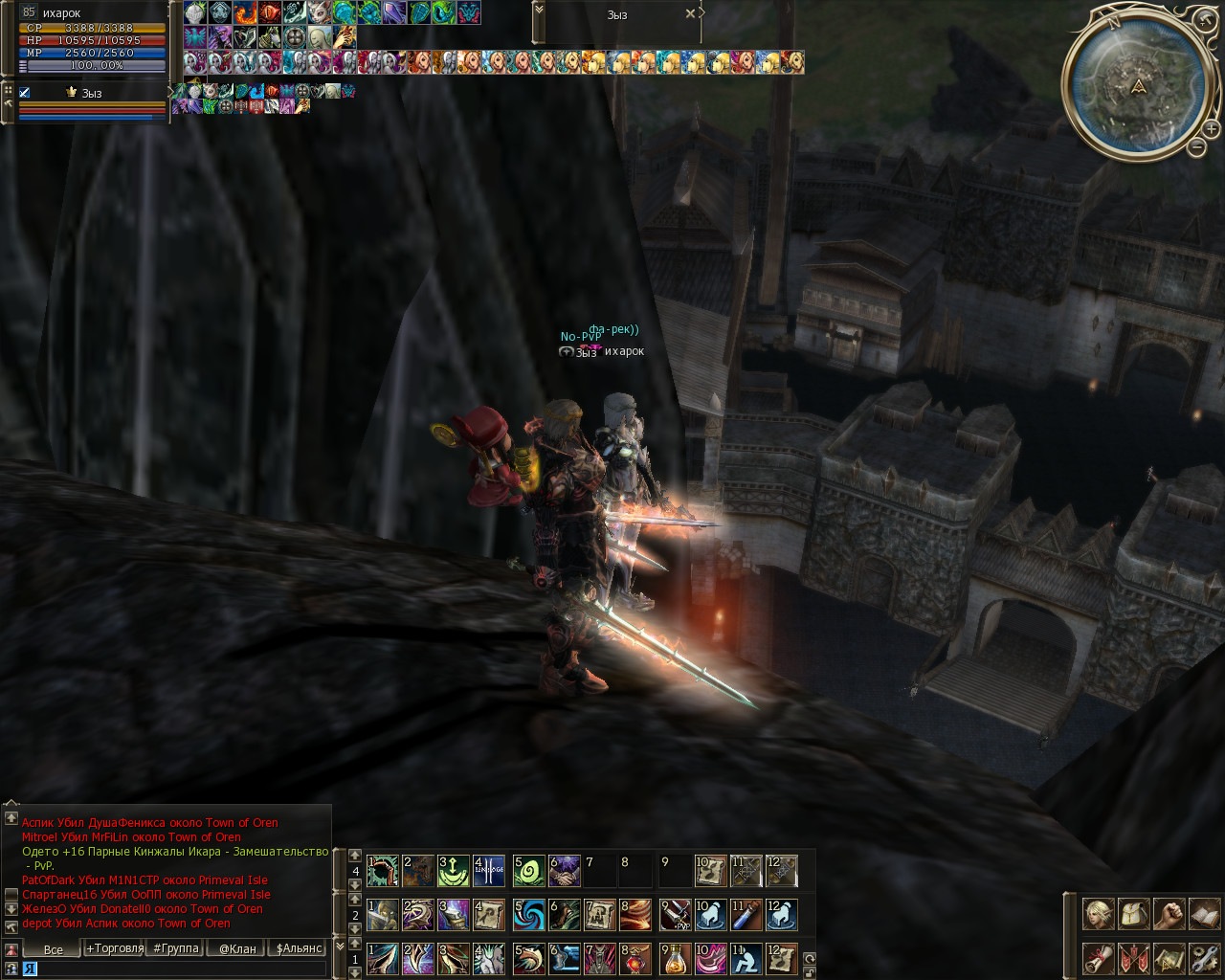
Task: Switch to the $Альянс chat tab
Action: click(x=299, y=948)
